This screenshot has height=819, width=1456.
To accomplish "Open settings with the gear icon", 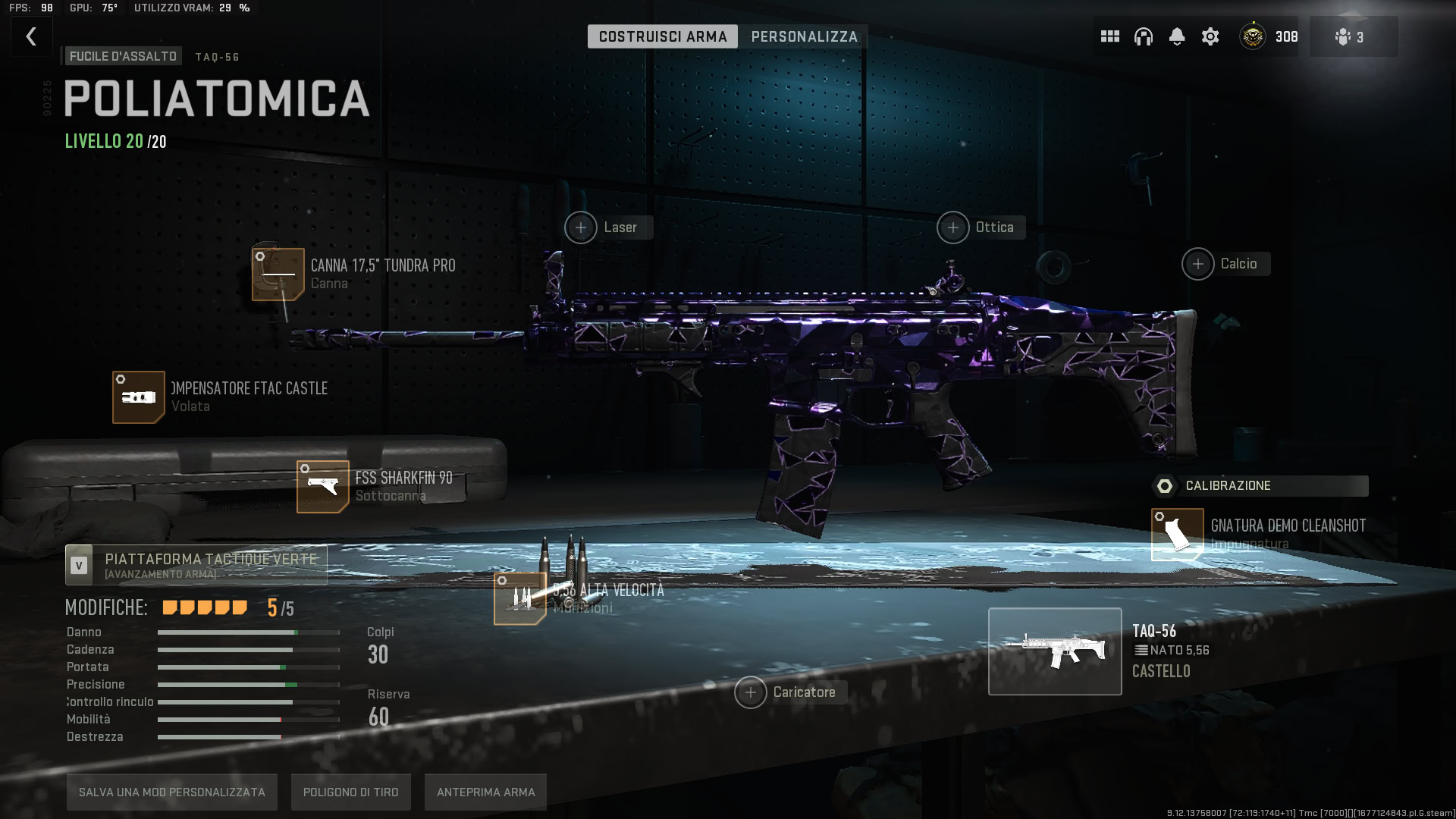I will 1210,36.
